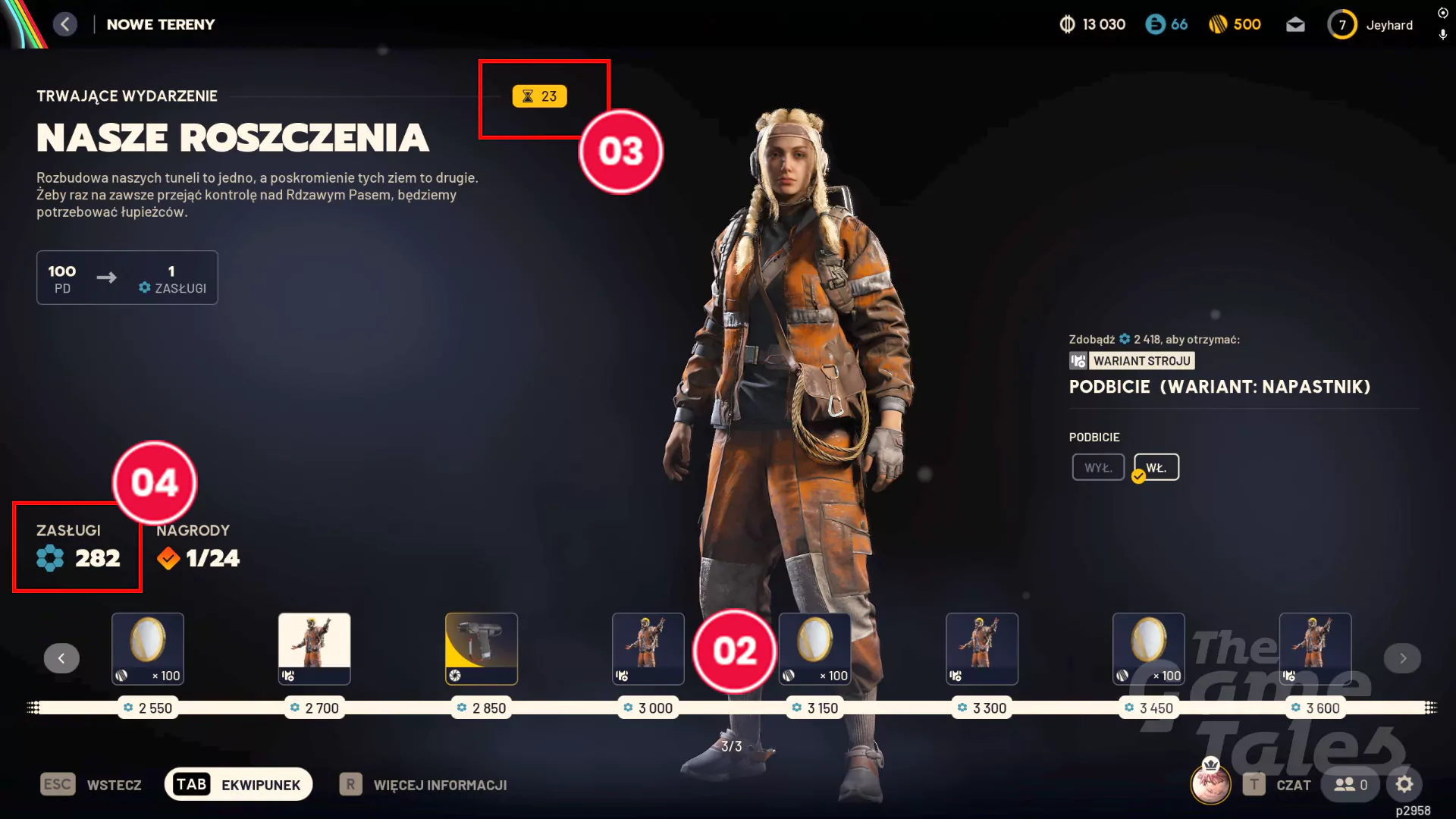This screenshot has height=819, width=1456.
Task: Go back using the top-left arrow
Action: pyautogui.click(x=65, y=24)
